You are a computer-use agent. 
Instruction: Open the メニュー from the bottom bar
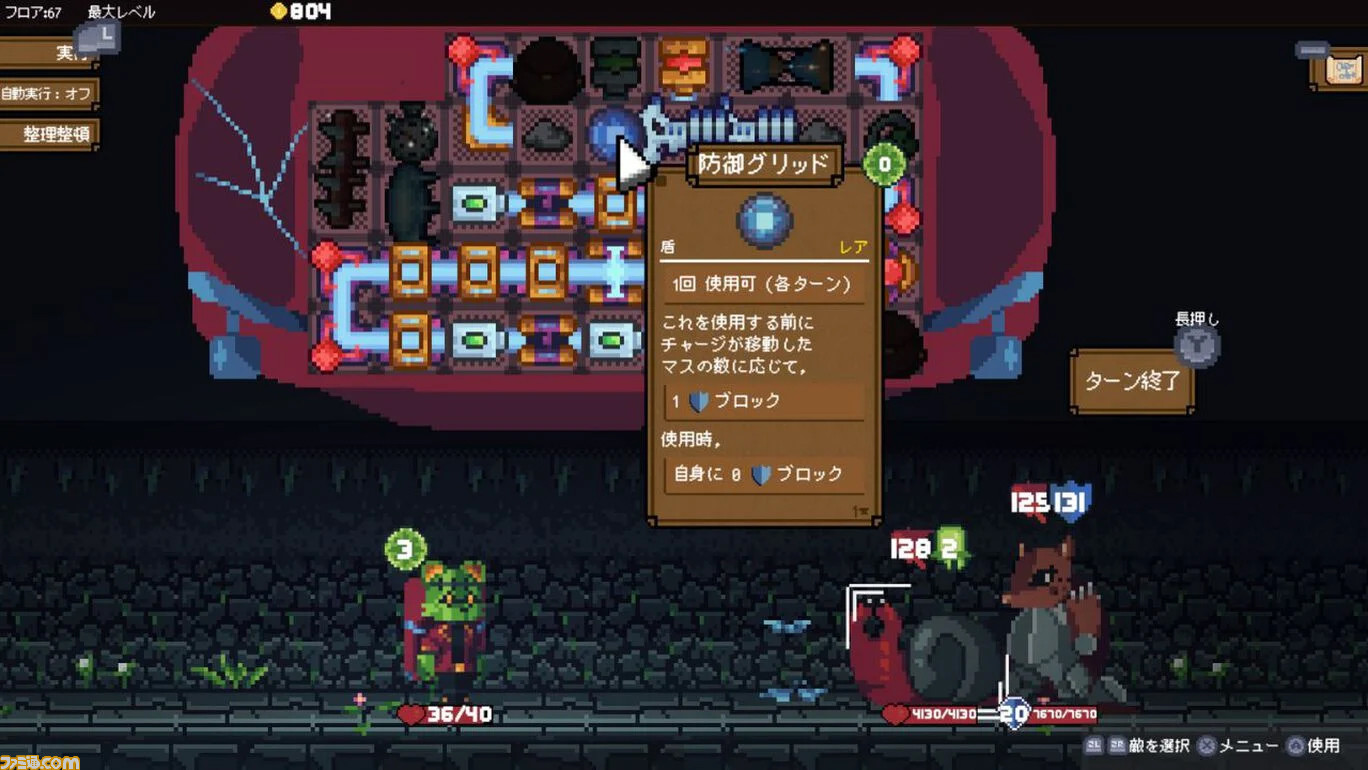pos(1240,745)
